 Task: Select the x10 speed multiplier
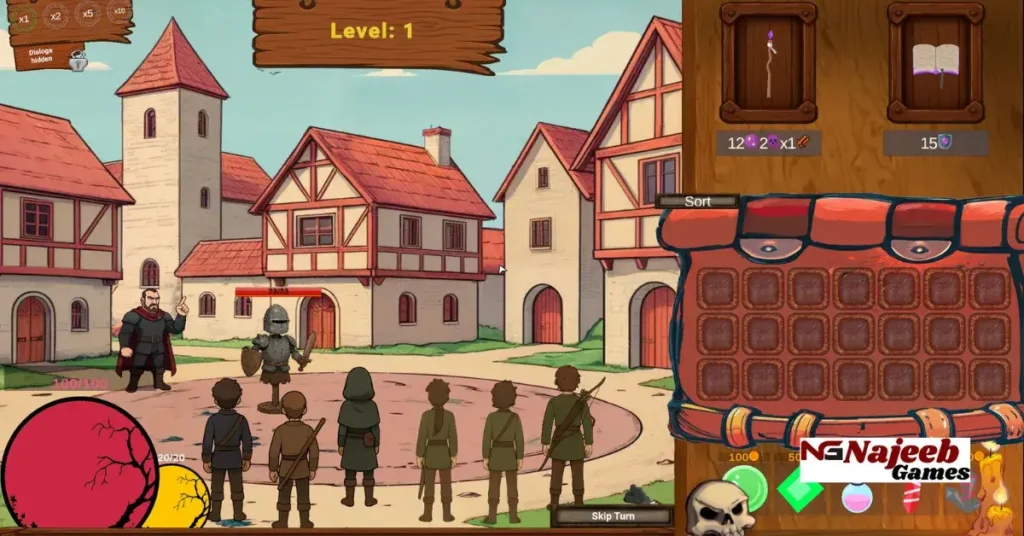point(118,11)
